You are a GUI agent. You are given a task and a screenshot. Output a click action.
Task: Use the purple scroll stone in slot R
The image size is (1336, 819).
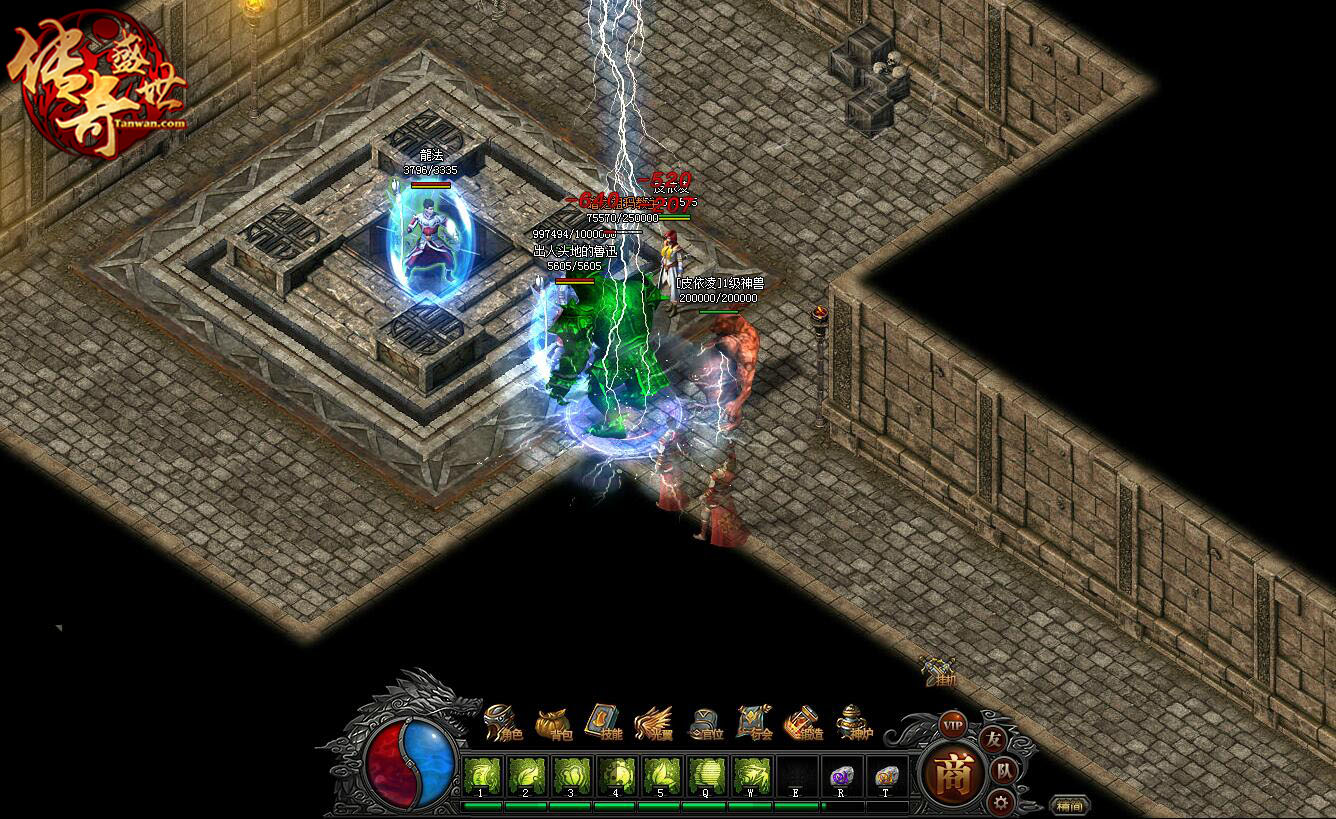pyautogui.click(x=842, y=777)
